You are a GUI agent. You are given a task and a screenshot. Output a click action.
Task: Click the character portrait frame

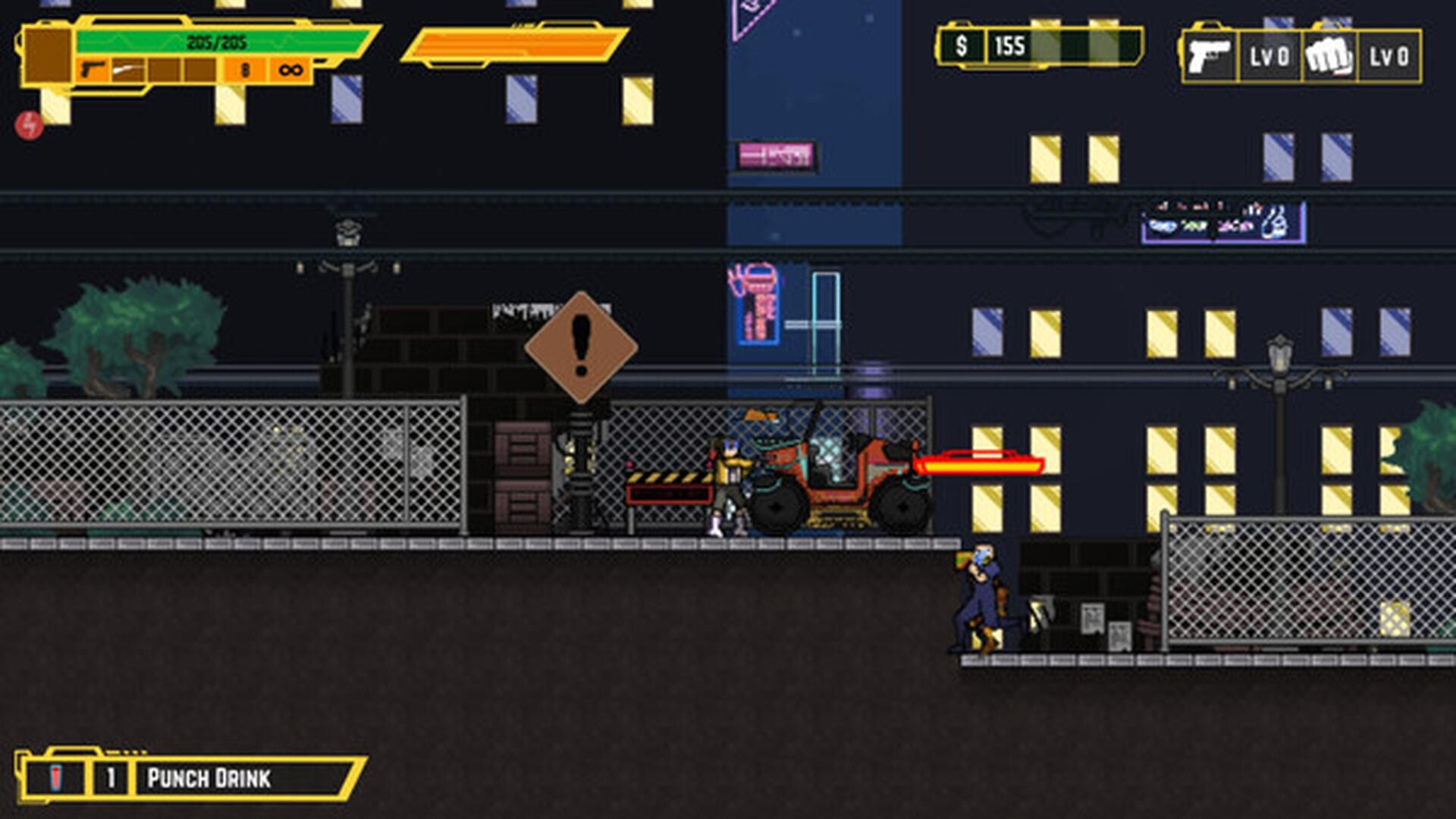coord(47,55)
